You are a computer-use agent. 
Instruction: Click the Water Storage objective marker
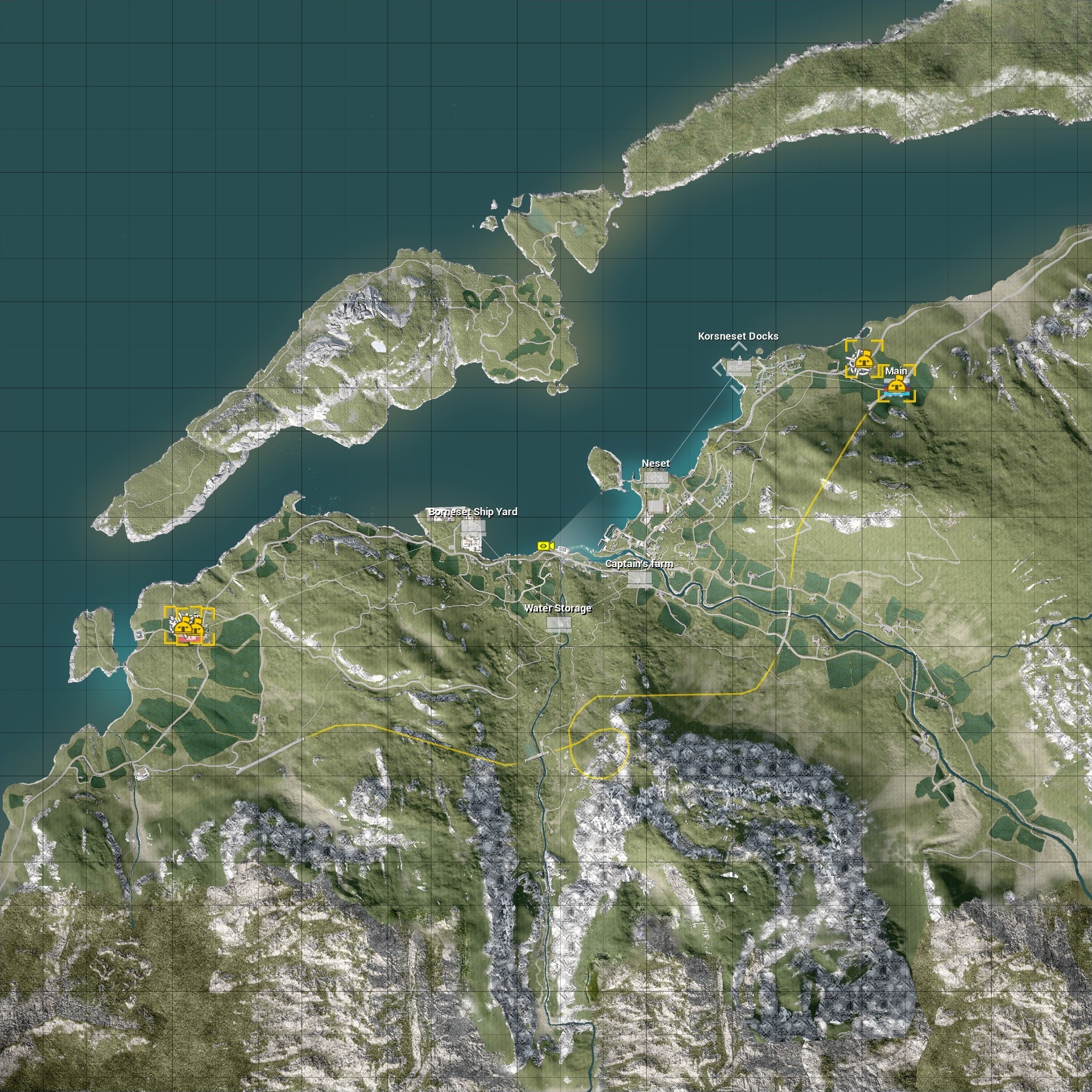tap(558, 624)
